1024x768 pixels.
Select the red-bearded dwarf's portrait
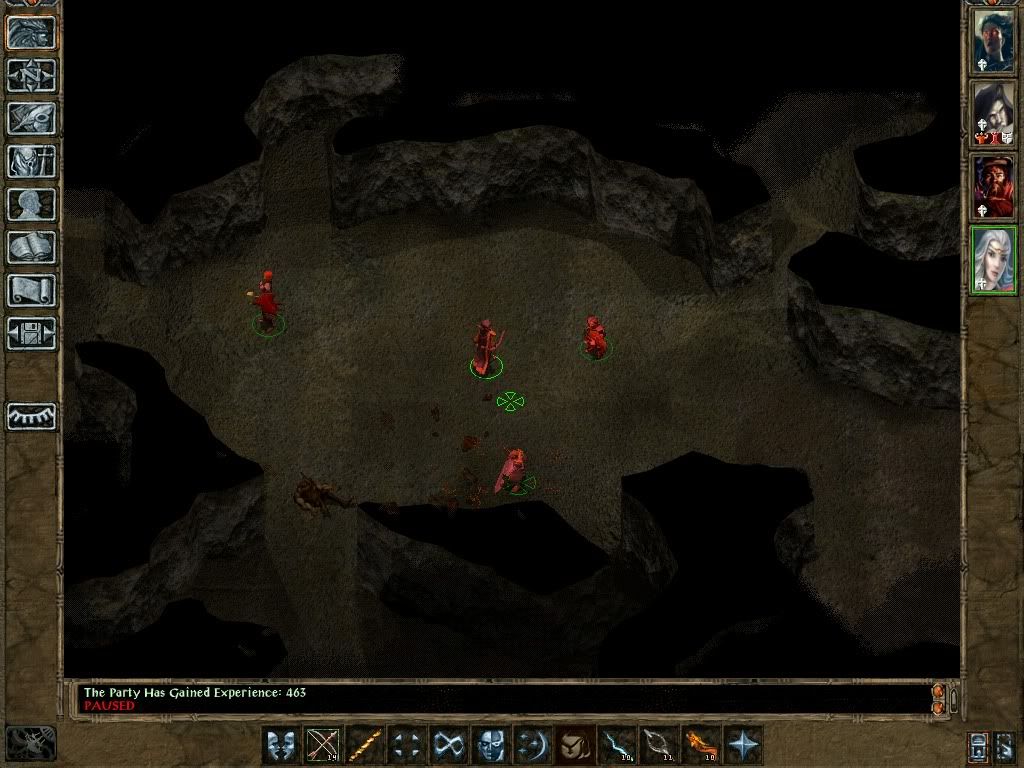click(995, 187)
